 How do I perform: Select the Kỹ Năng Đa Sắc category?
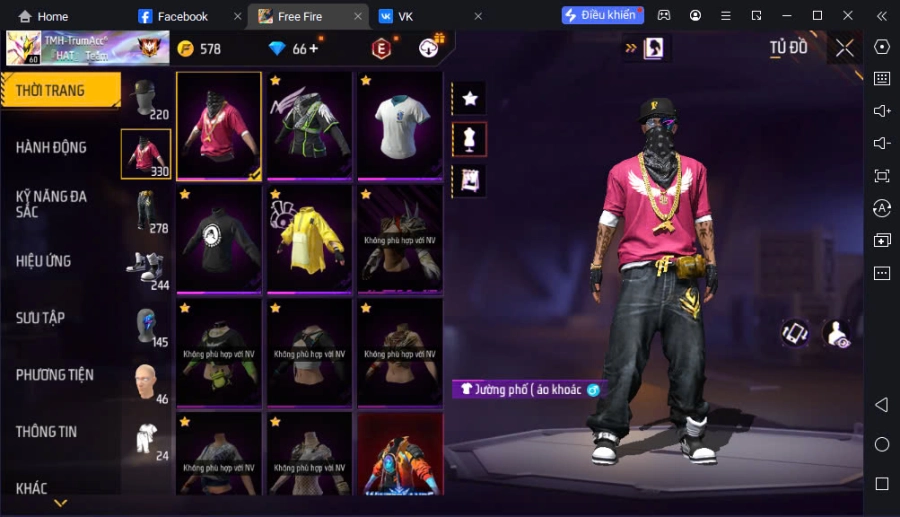[x=52, y=204]
